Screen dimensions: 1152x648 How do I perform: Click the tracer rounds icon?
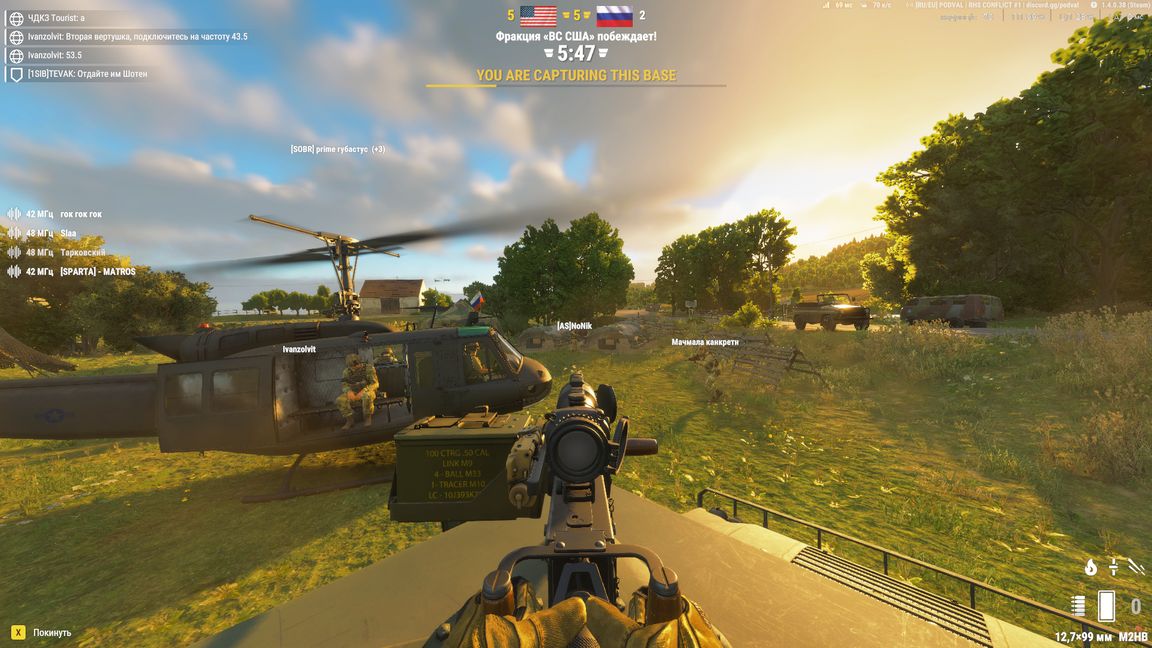[1136, 566]
